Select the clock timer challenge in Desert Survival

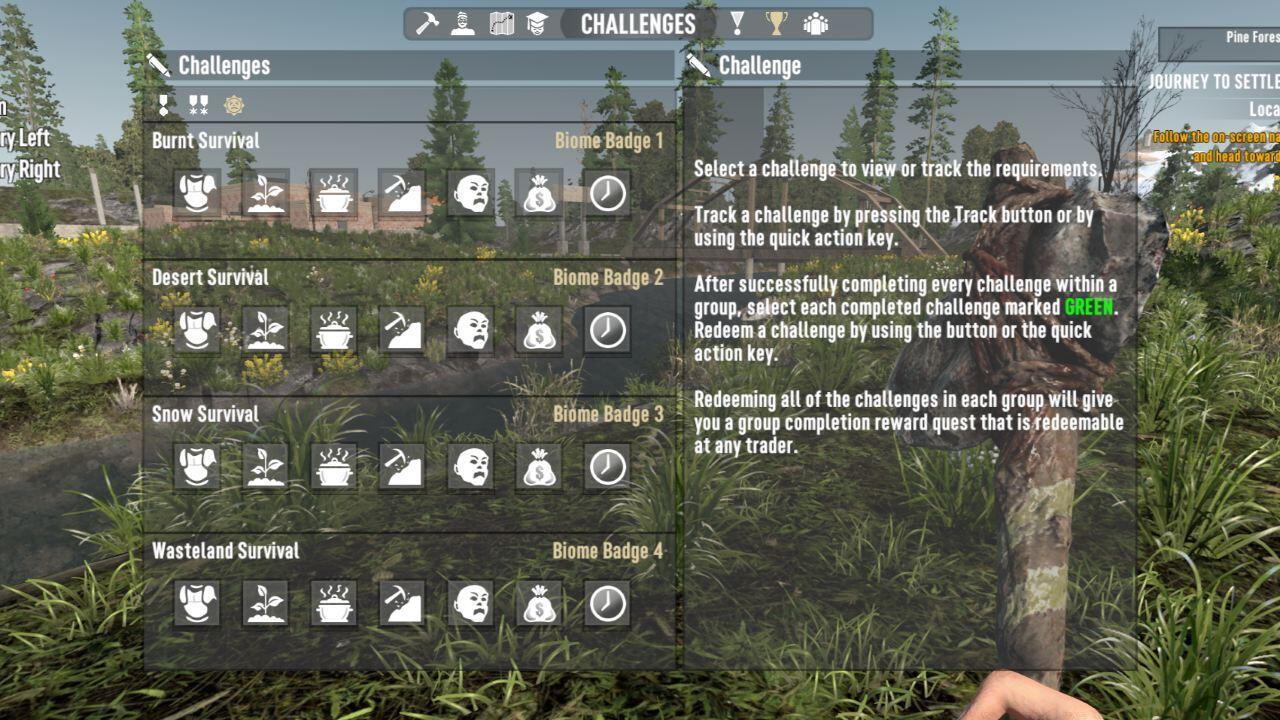click(606, 331)
